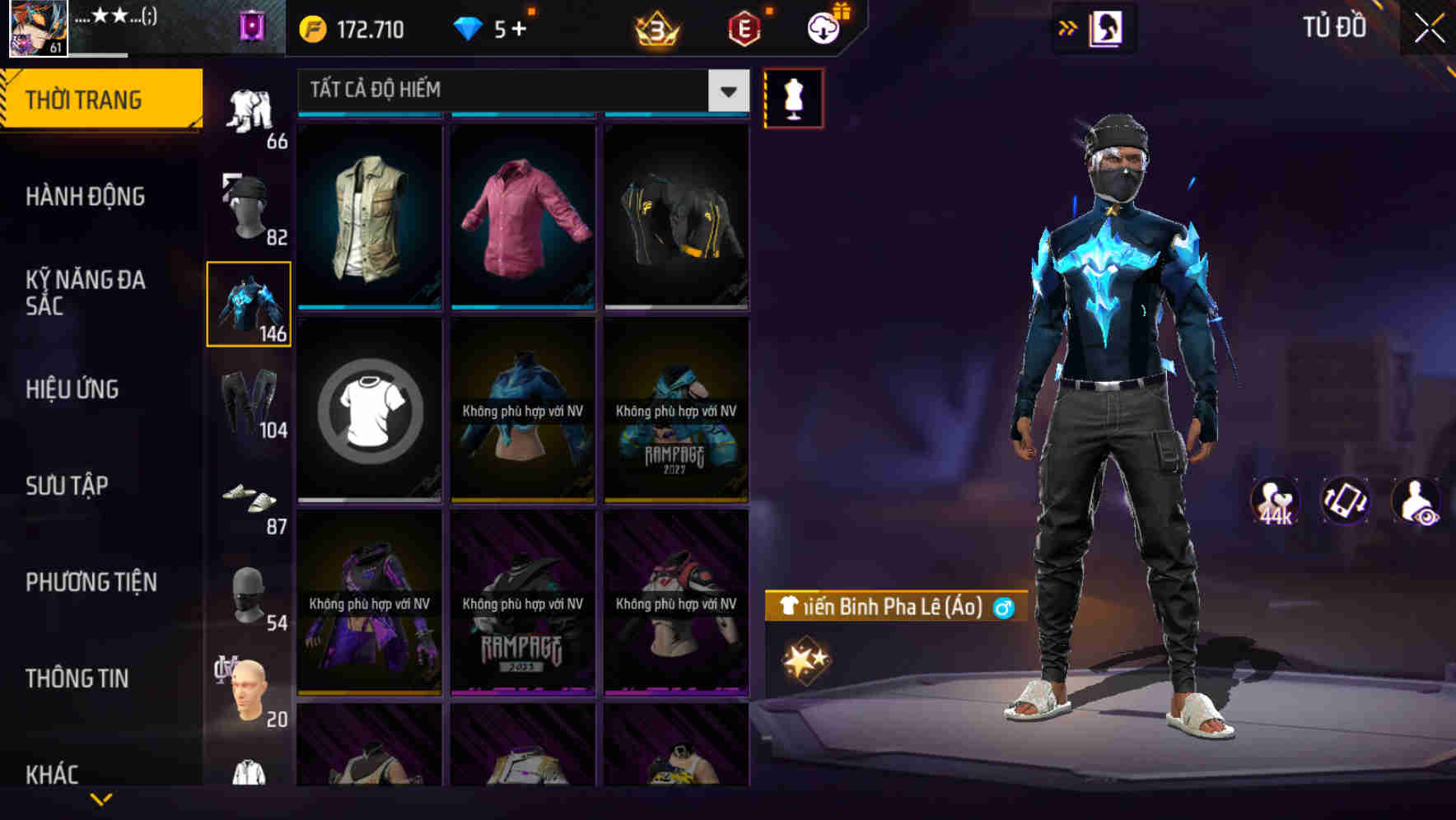
Task: Select the pink shirt thumbnail
Action: click(523, 216)
